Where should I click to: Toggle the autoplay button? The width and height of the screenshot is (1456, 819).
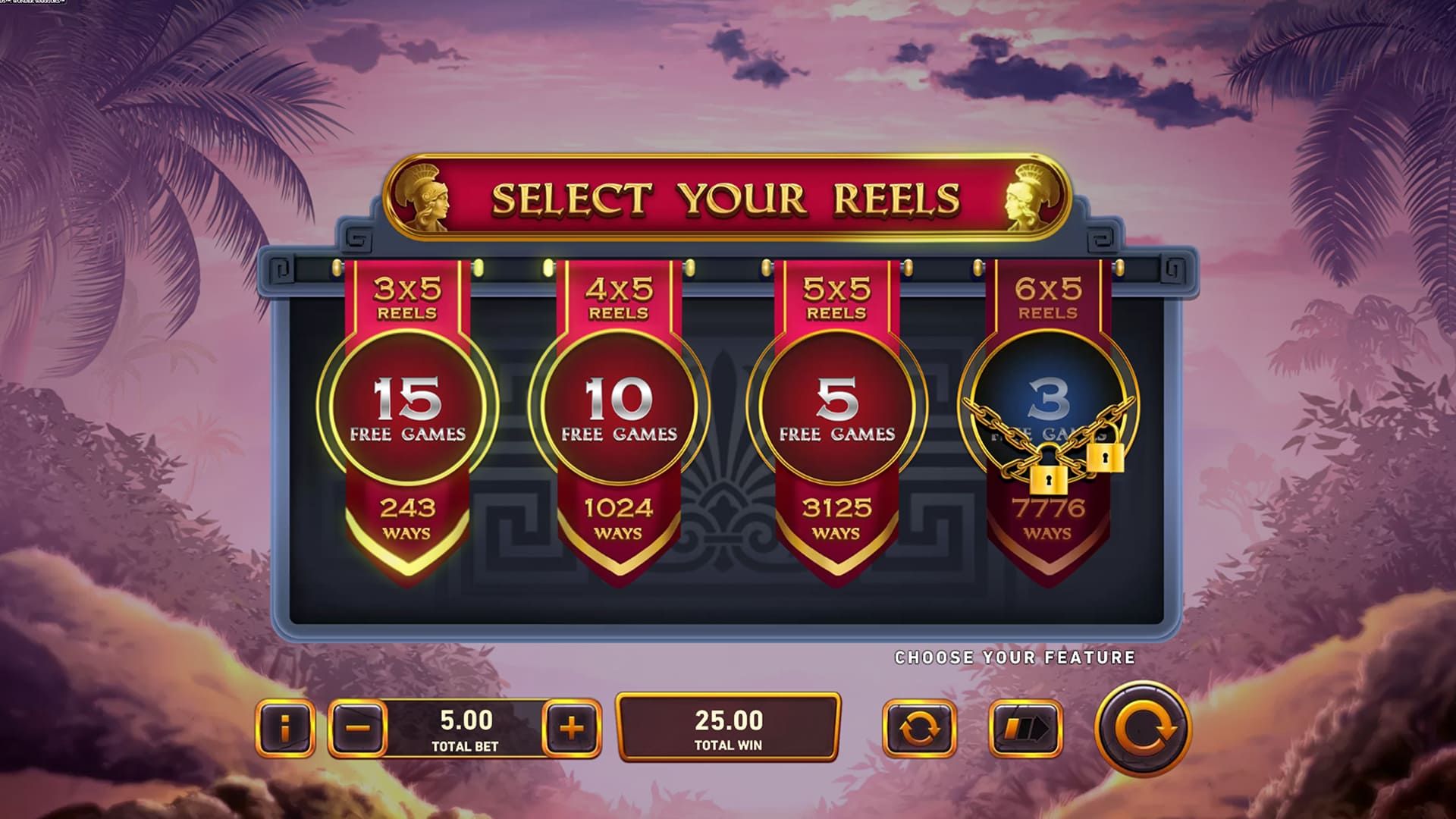919,729
